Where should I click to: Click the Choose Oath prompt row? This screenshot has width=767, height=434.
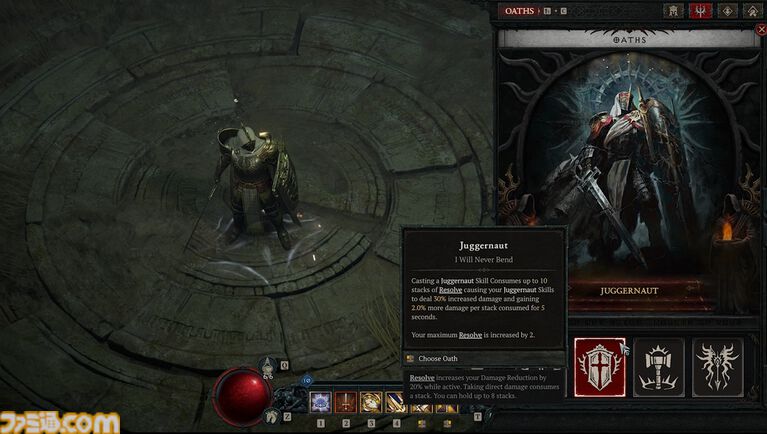[x=438, y=358]
